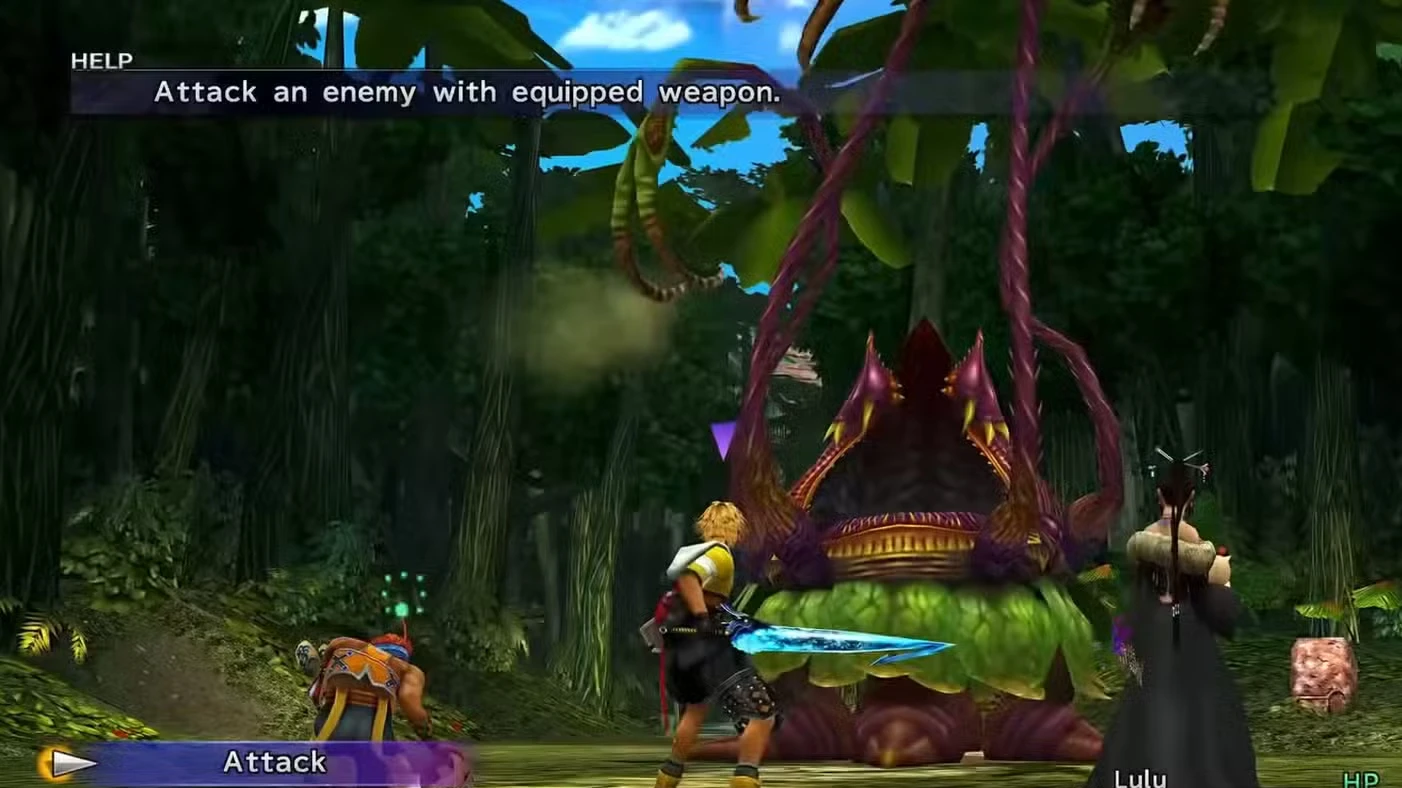Click Lulu's character name label
The width and height of the screenshot is (1402, 788).
pos(1140,777)
